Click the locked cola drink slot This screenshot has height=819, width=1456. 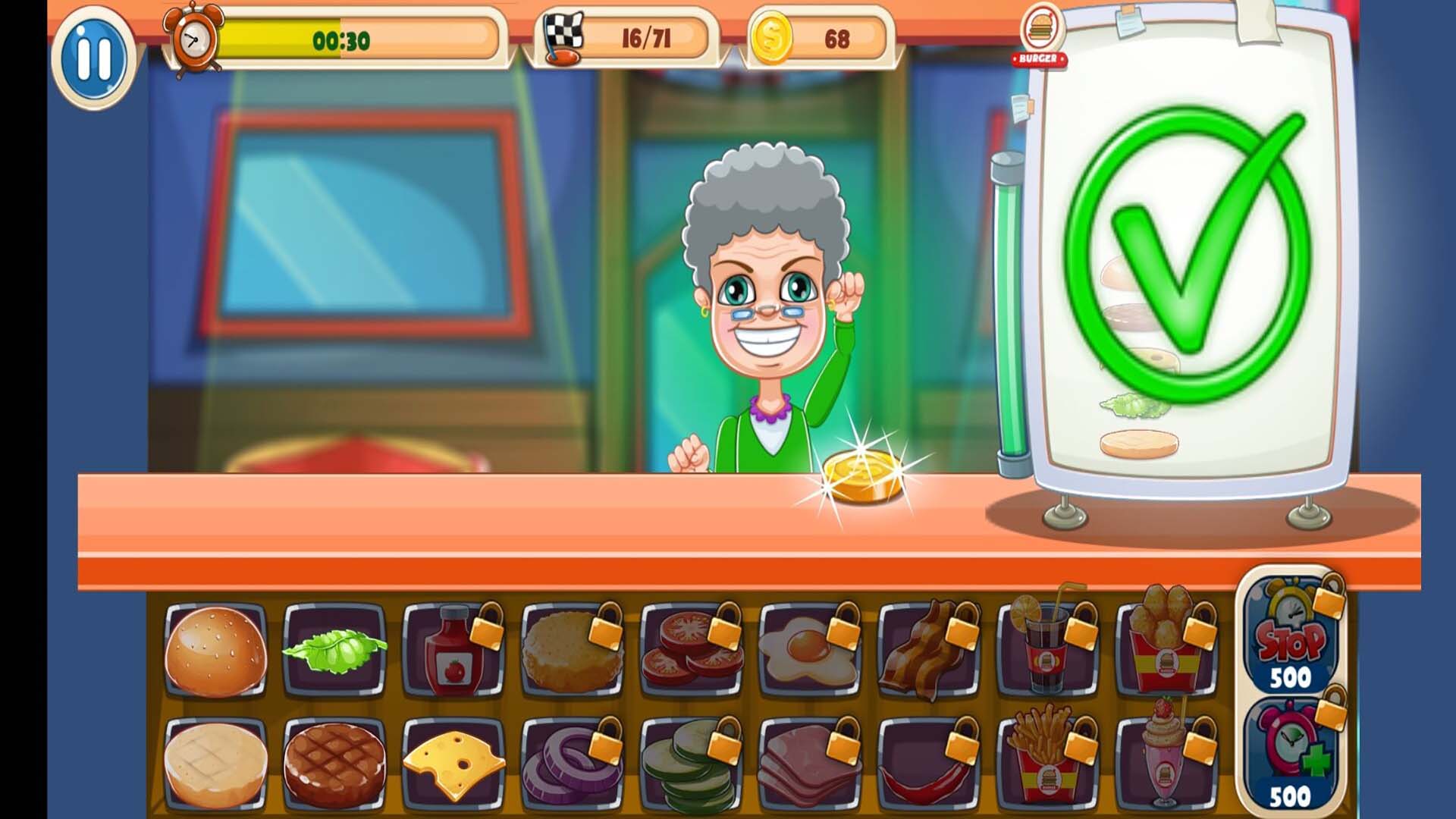1048,651
